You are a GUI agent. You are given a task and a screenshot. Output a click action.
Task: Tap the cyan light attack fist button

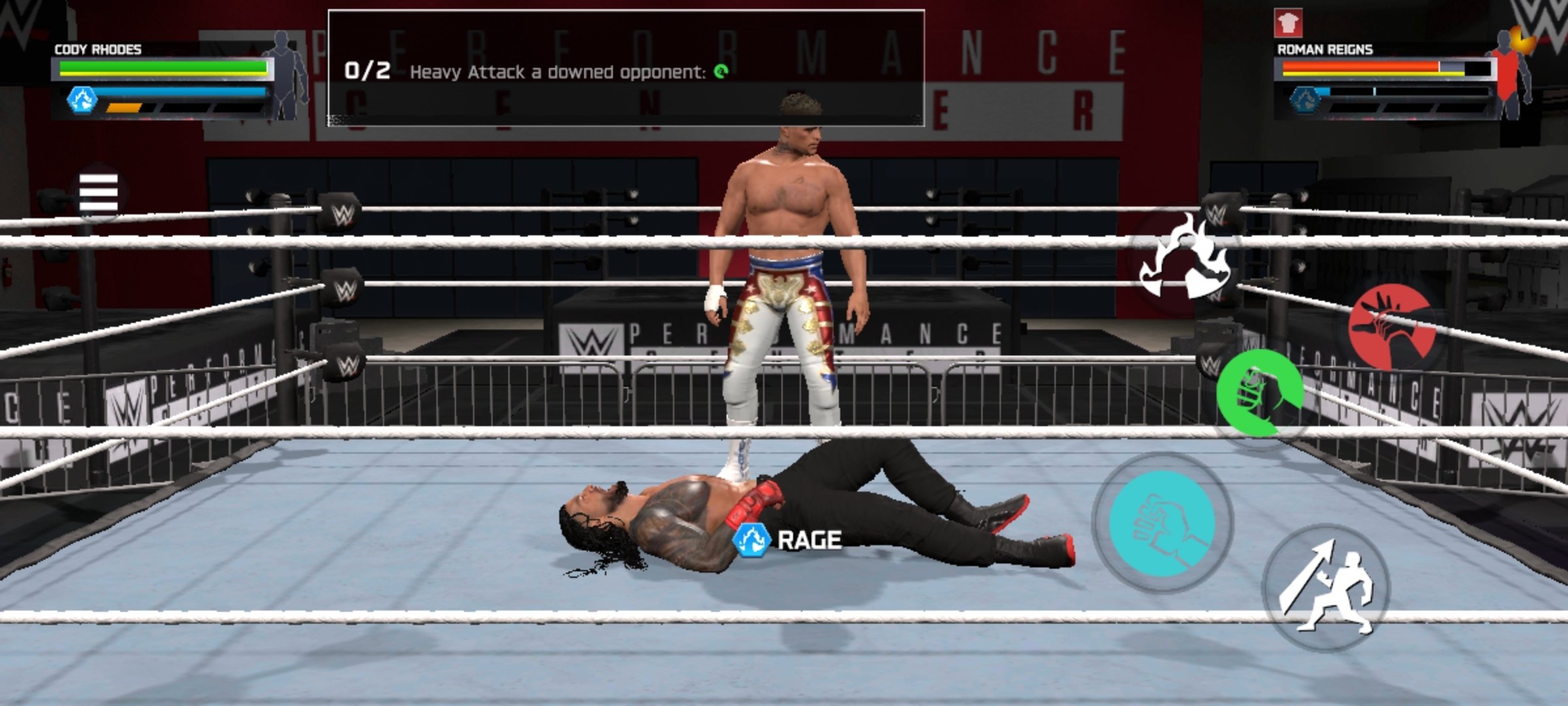pyautogui.click(x=1163, y=523)
